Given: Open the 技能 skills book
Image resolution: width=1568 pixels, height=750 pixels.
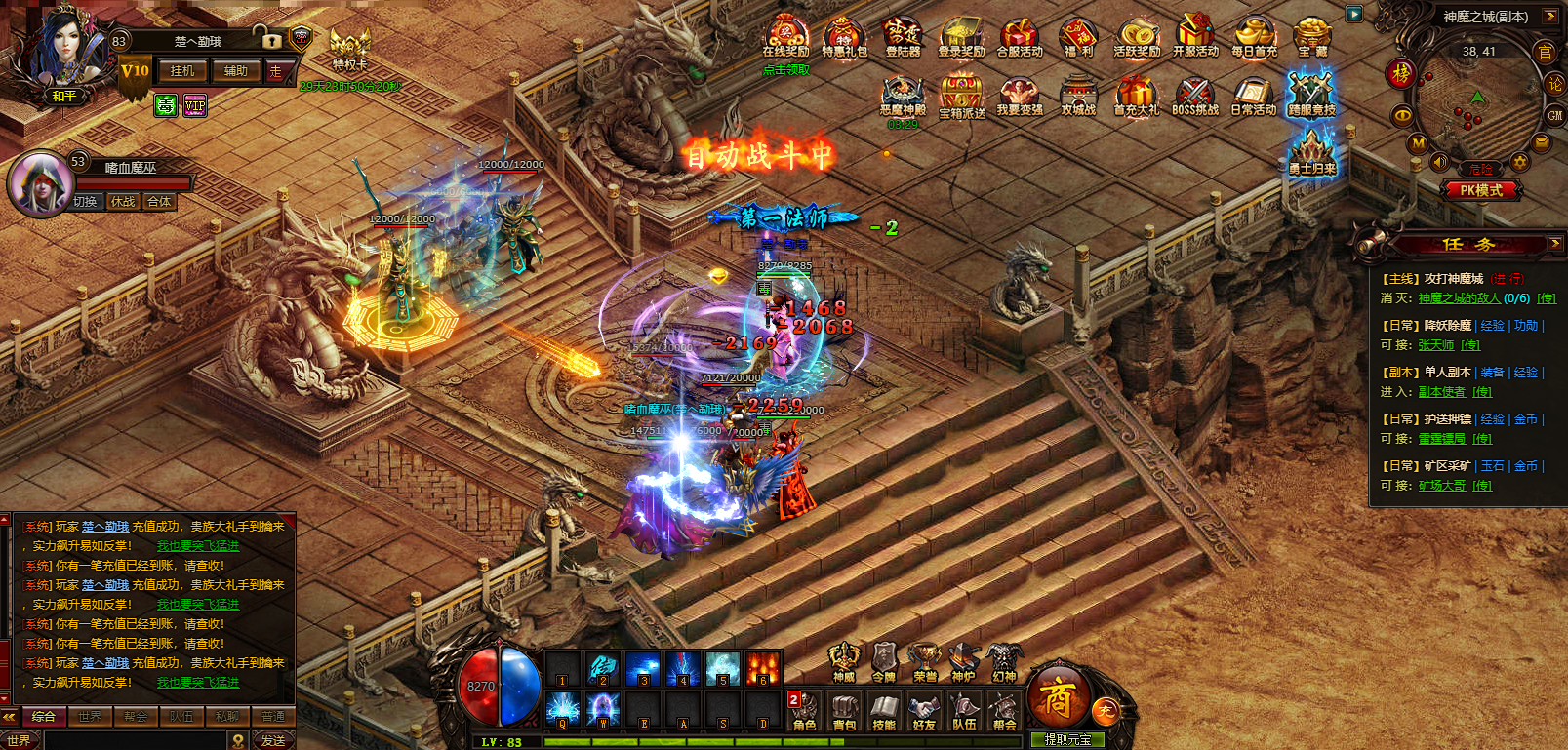Looking at the screenshot, I should coord(884,711).
